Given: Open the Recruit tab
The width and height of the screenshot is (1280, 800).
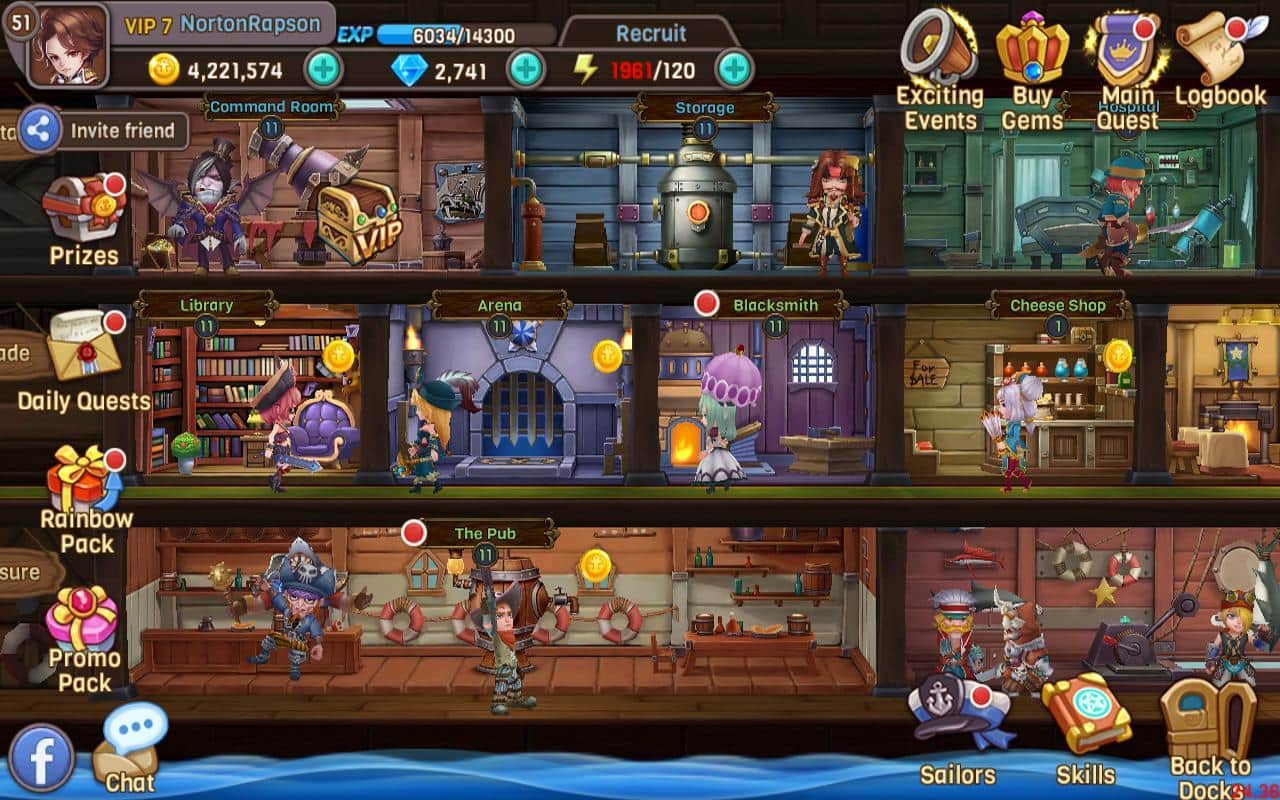Looking at the screenshot, I should (650, 33).
